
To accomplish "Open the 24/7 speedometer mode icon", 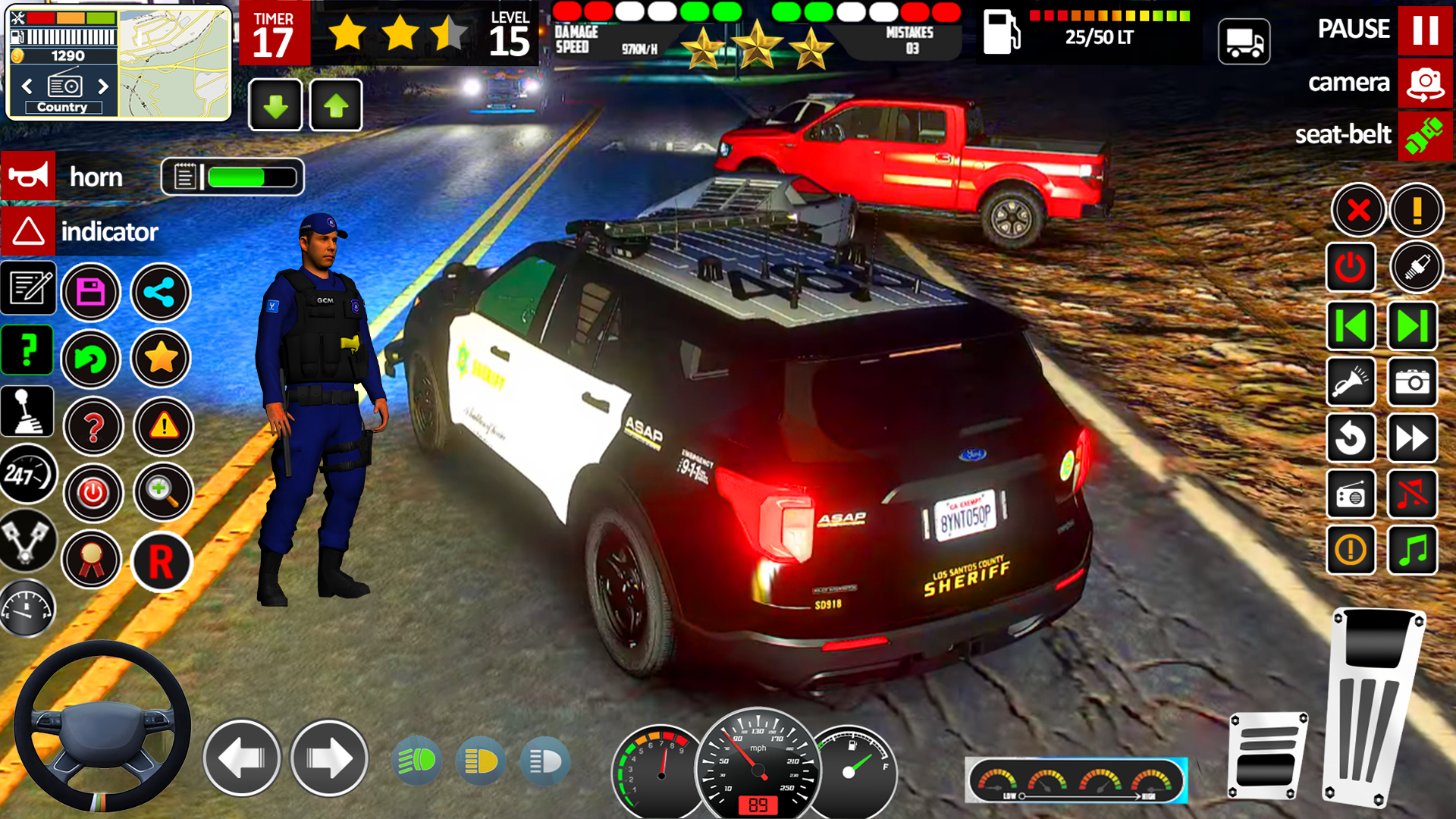I will pyautogui.click(x=27, y=474).
